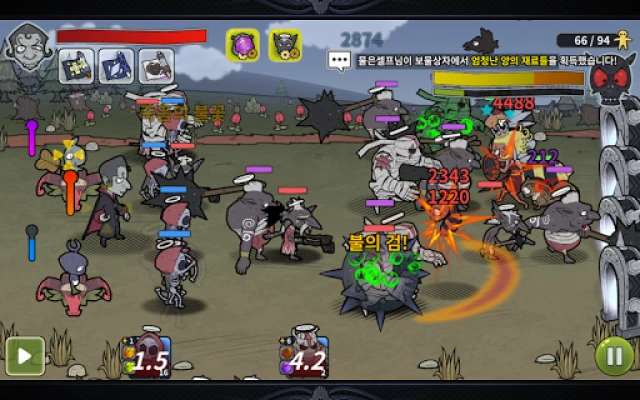The width and height of the screenshot is (640, 400).
Task: Select the white scroll skill icon
Action: point(155,65)
